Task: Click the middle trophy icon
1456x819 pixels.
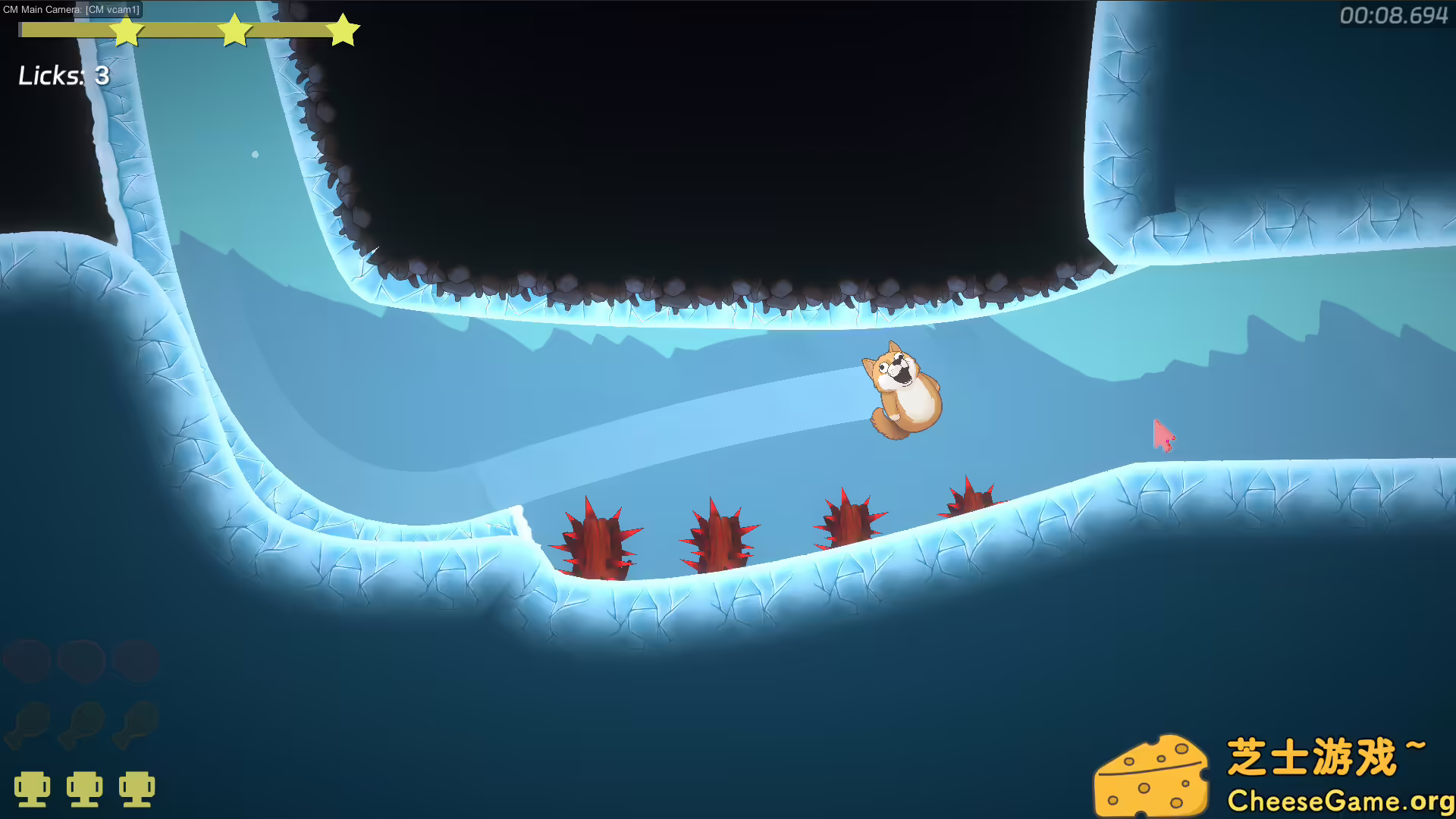Action: coord(86,788)
